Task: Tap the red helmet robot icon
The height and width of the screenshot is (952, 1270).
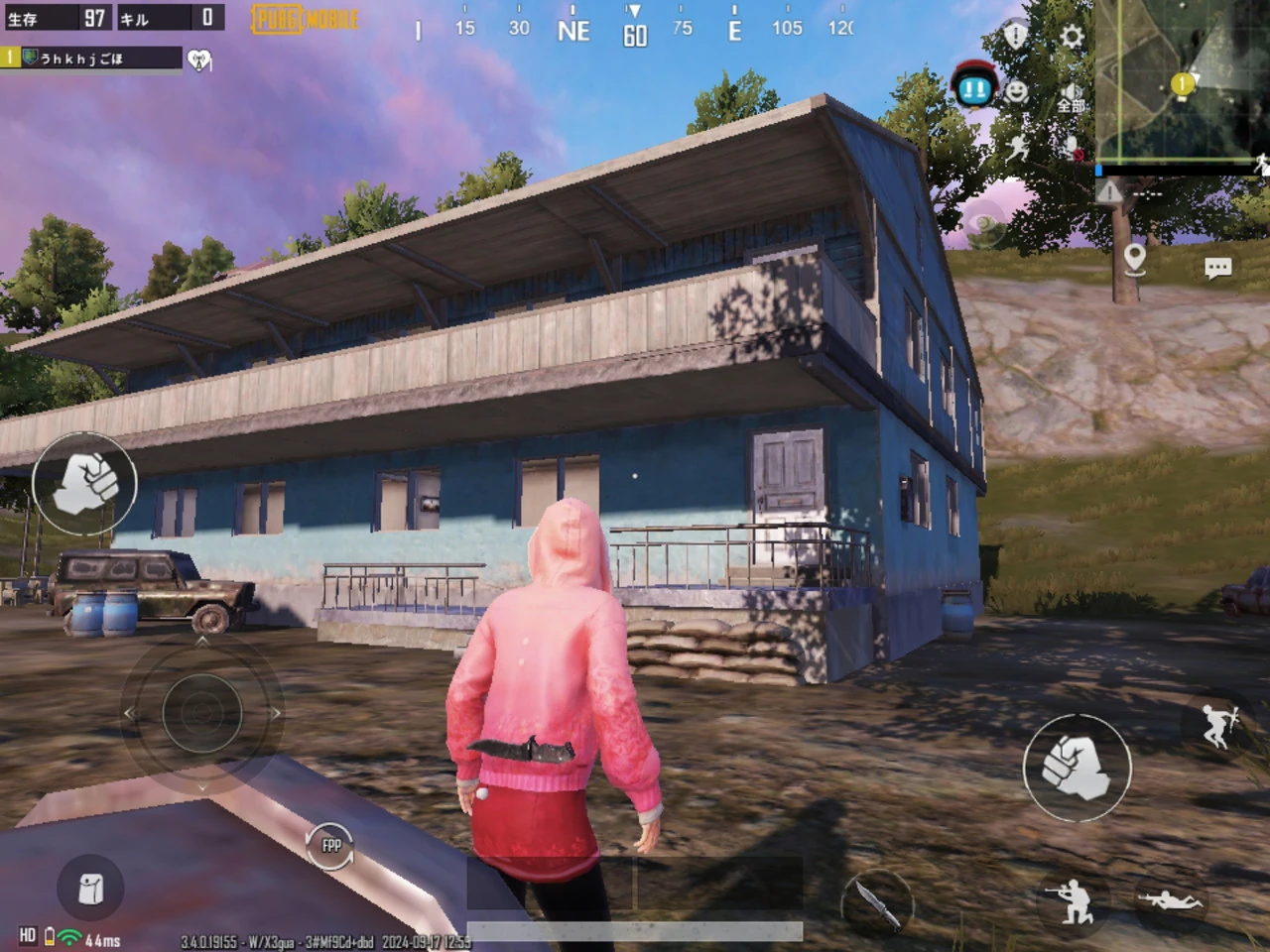Action: [x=974, y=85]
